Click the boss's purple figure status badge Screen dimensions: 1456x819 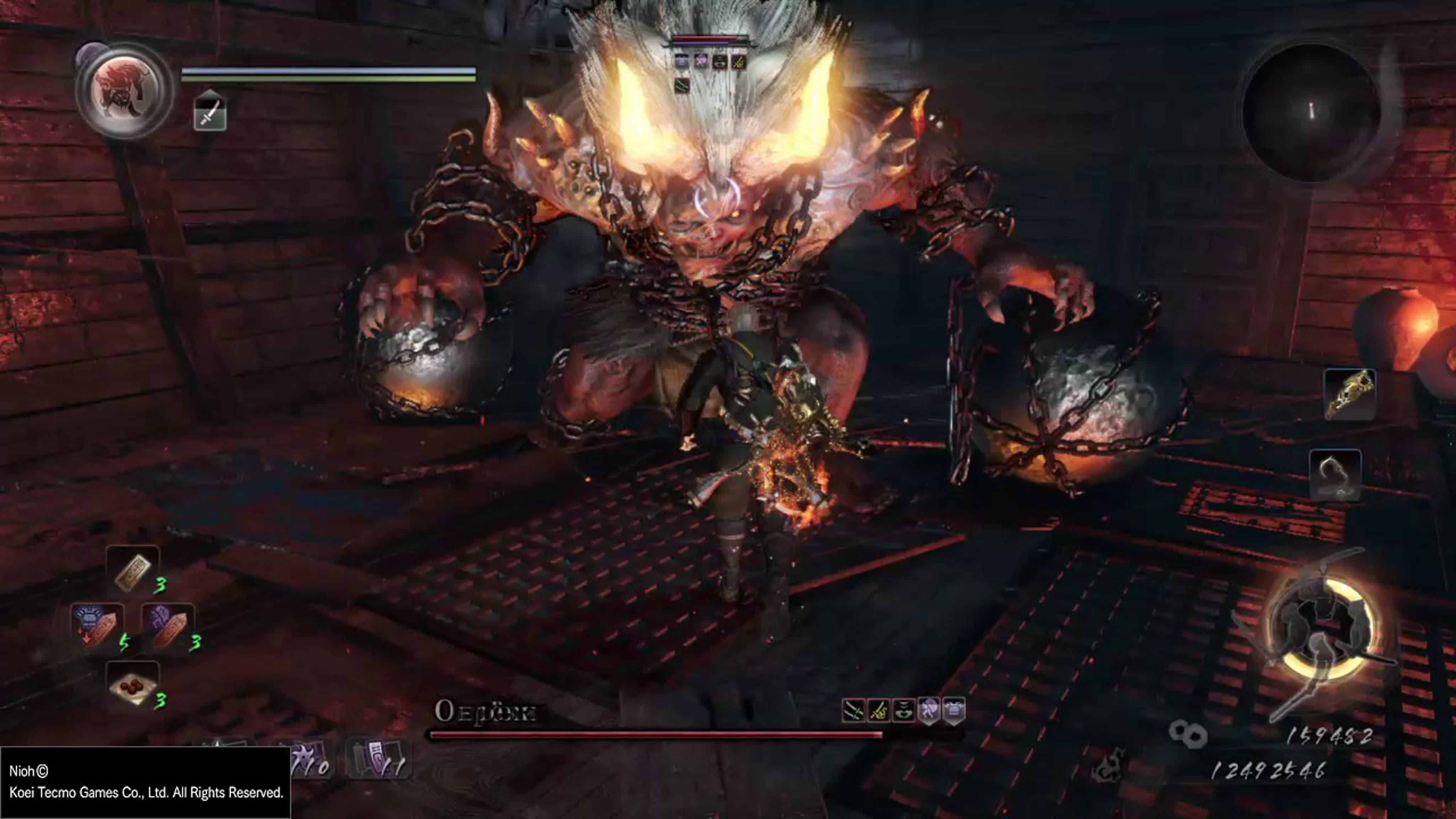[929, 711]
